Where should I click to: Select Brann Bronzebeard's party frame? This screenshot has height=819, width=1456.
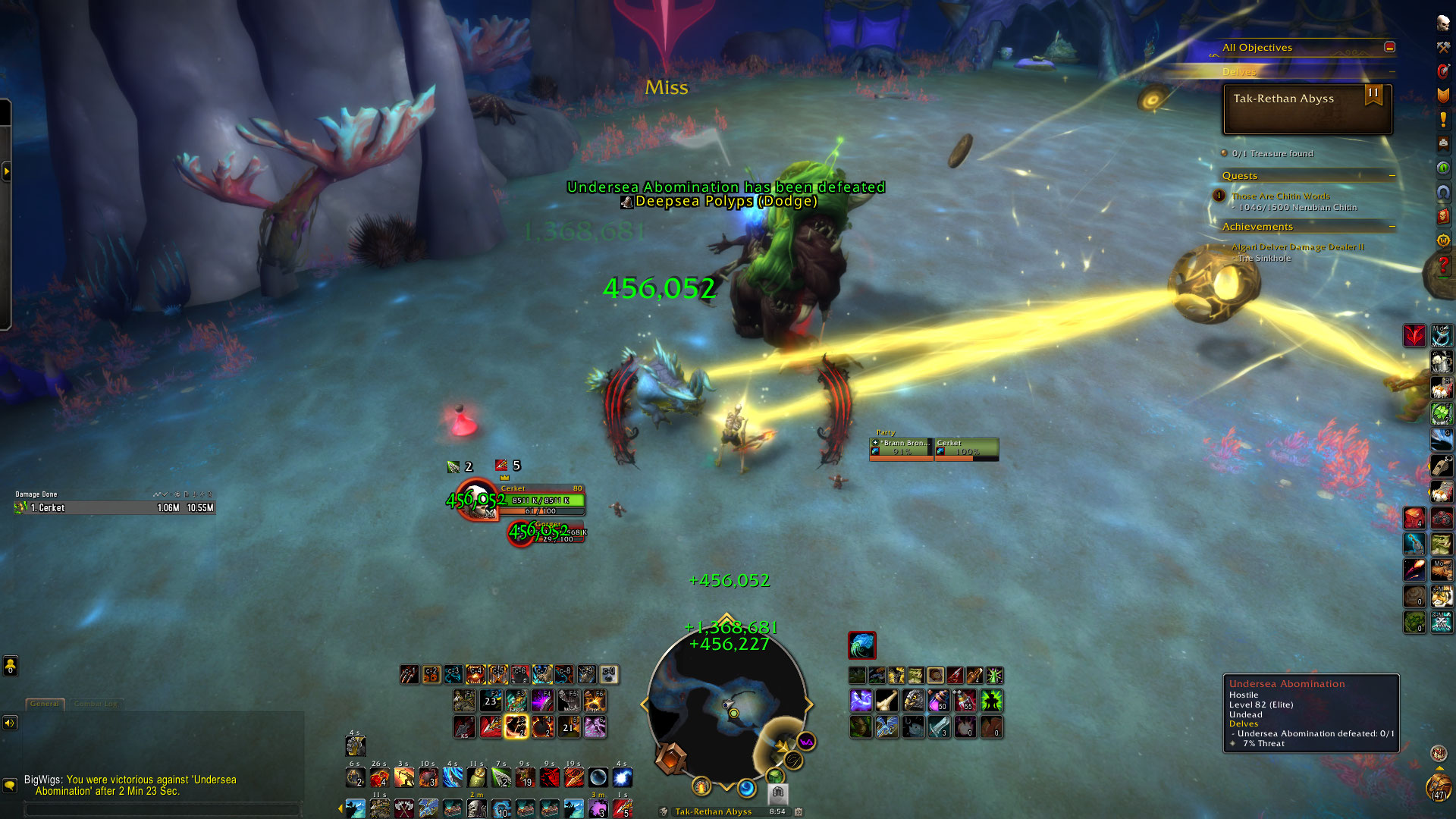901,448
